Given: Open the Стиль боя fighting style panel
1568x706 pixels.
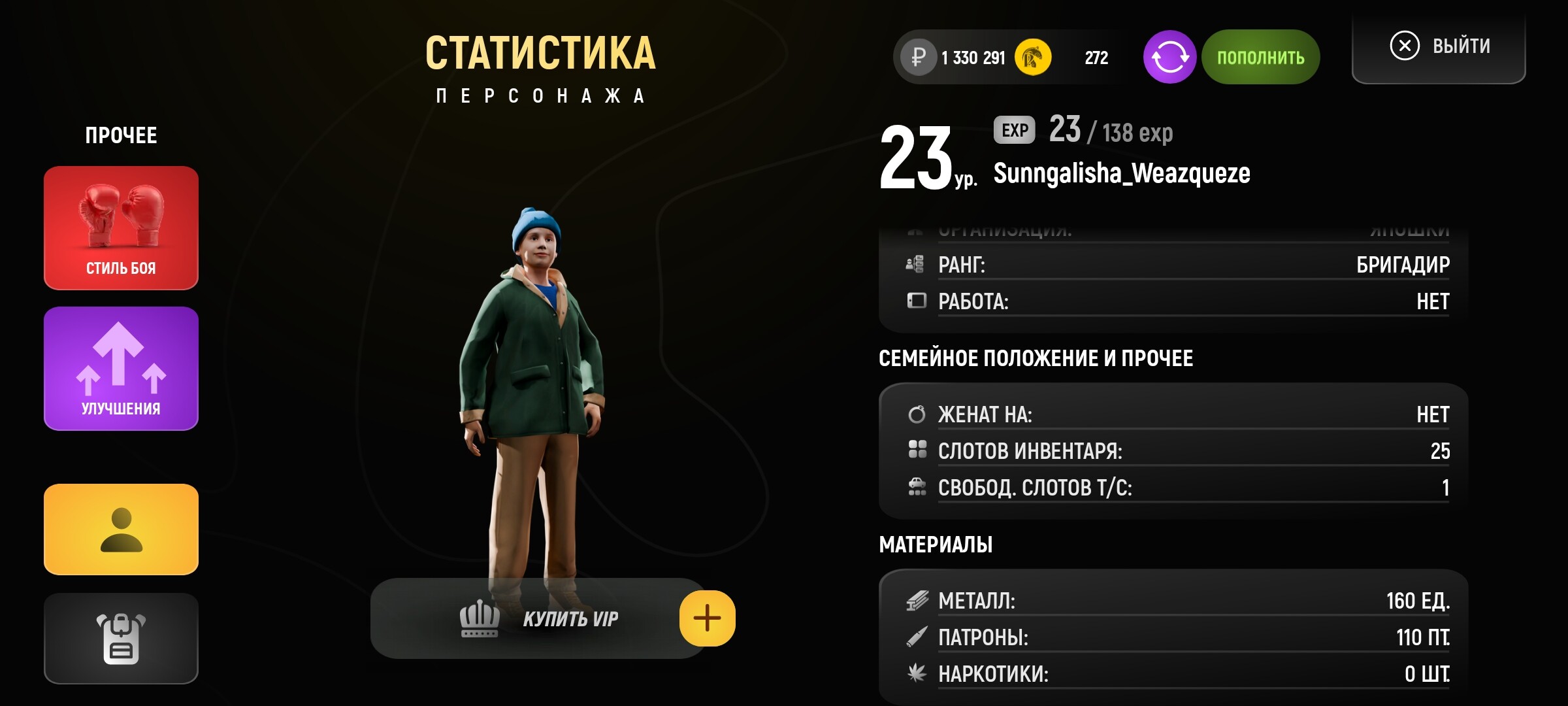Looking at the screenshot, I should pyautogui.click(x=121, y=227).
